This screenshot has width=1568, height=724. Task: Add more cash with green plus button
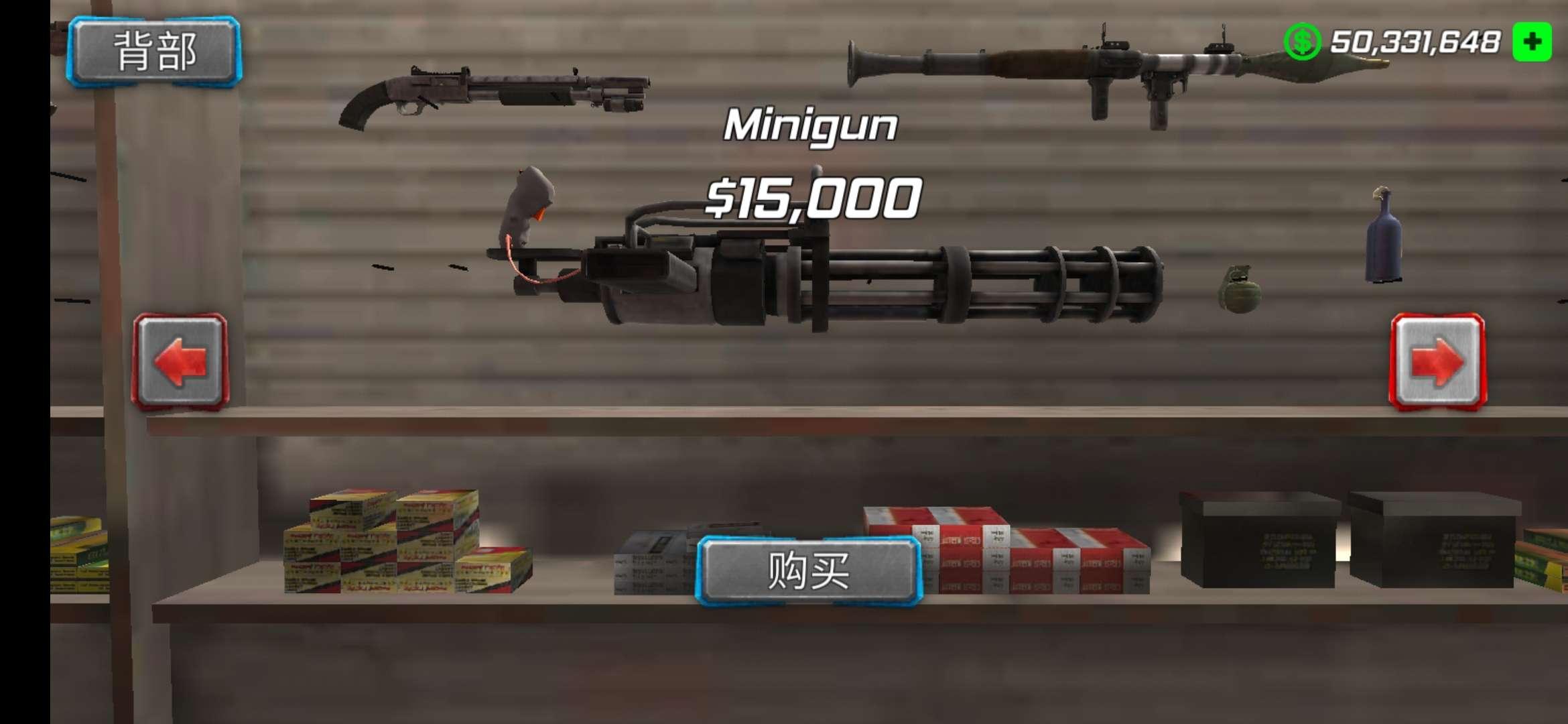(1532, 42)
